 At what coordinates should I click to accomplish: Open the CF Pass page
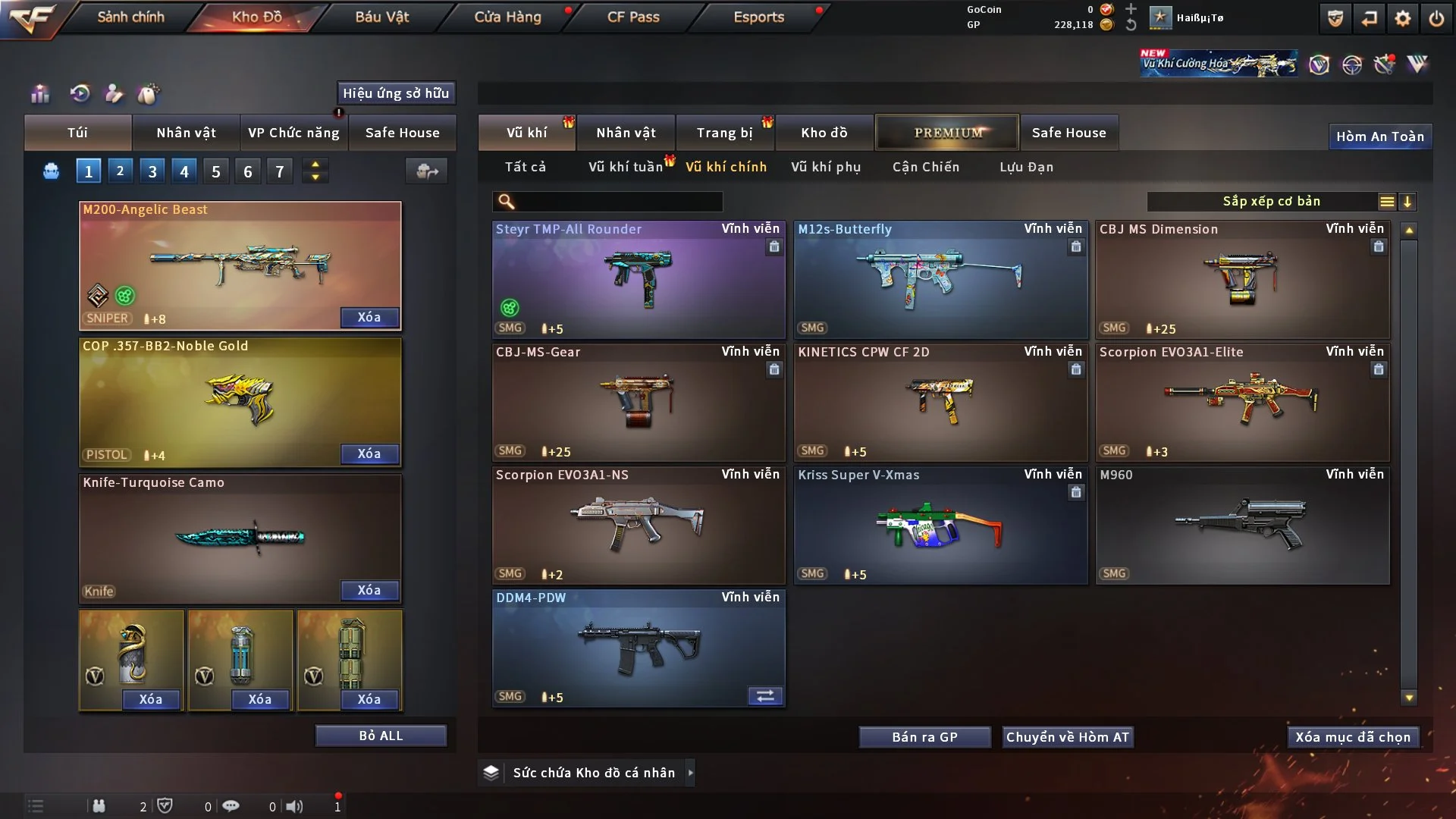[633, 17]
